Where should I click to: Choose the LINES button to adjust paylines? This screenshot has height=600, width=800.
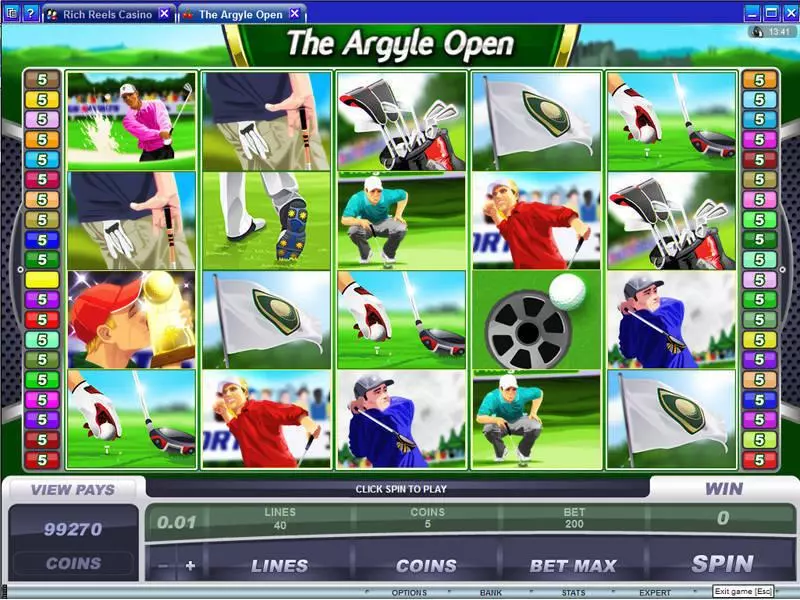pos(279,566)
